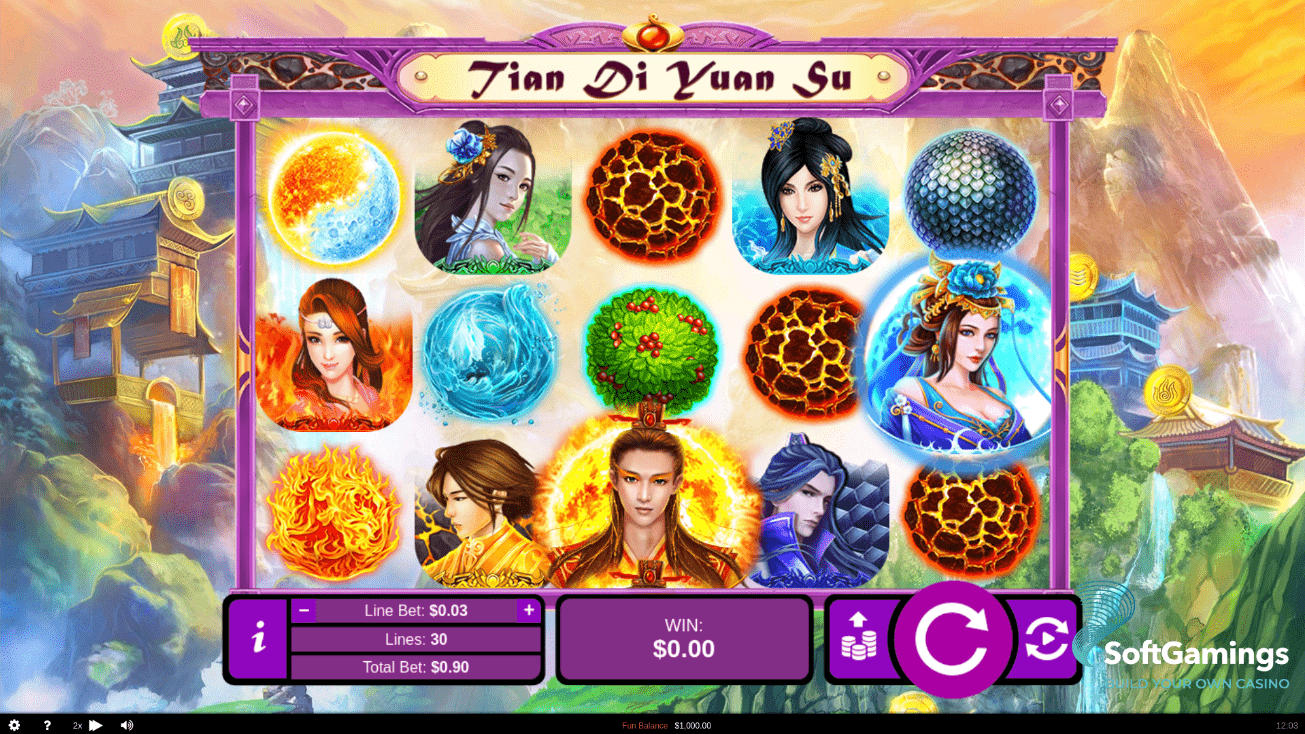Select the turbo play arrows icon
This screenshot has width=1305, height=734.
[x=96, y=724]
